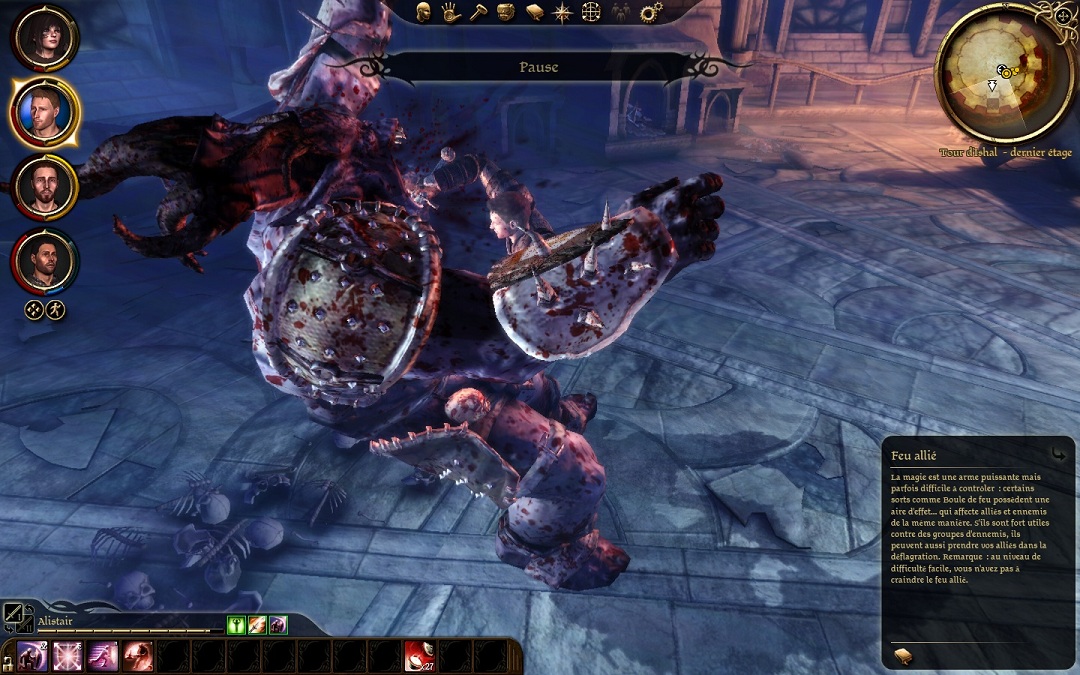The height and width of the screenshot is (675, 1080).
Task: Select Alistair's highlighted portrait
Action: pos(44,111)
